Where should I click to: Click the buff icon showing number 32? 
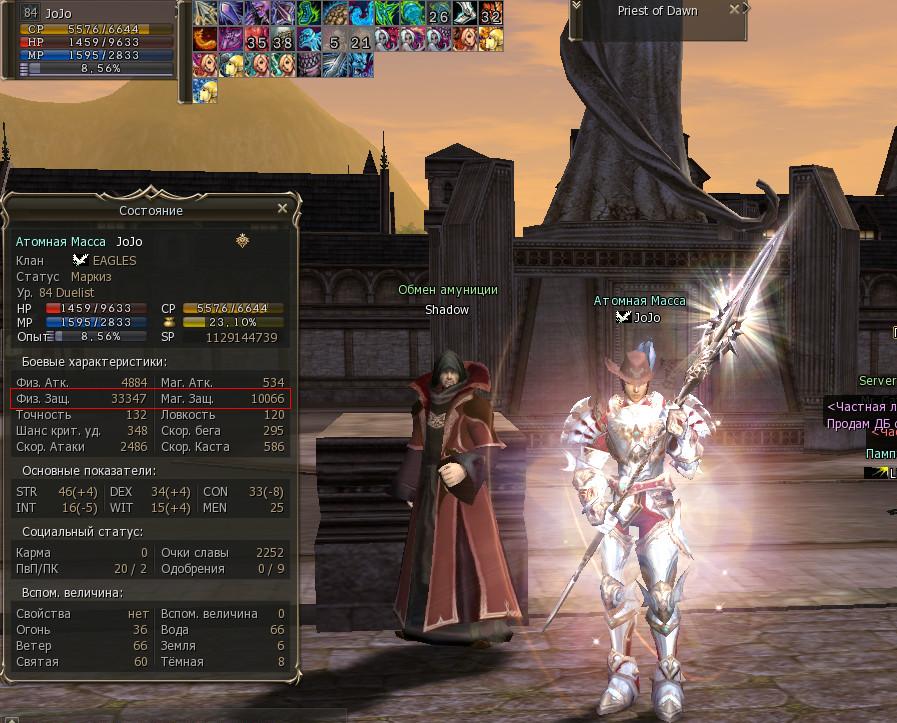pyautogui.click(x=491, y=13)
